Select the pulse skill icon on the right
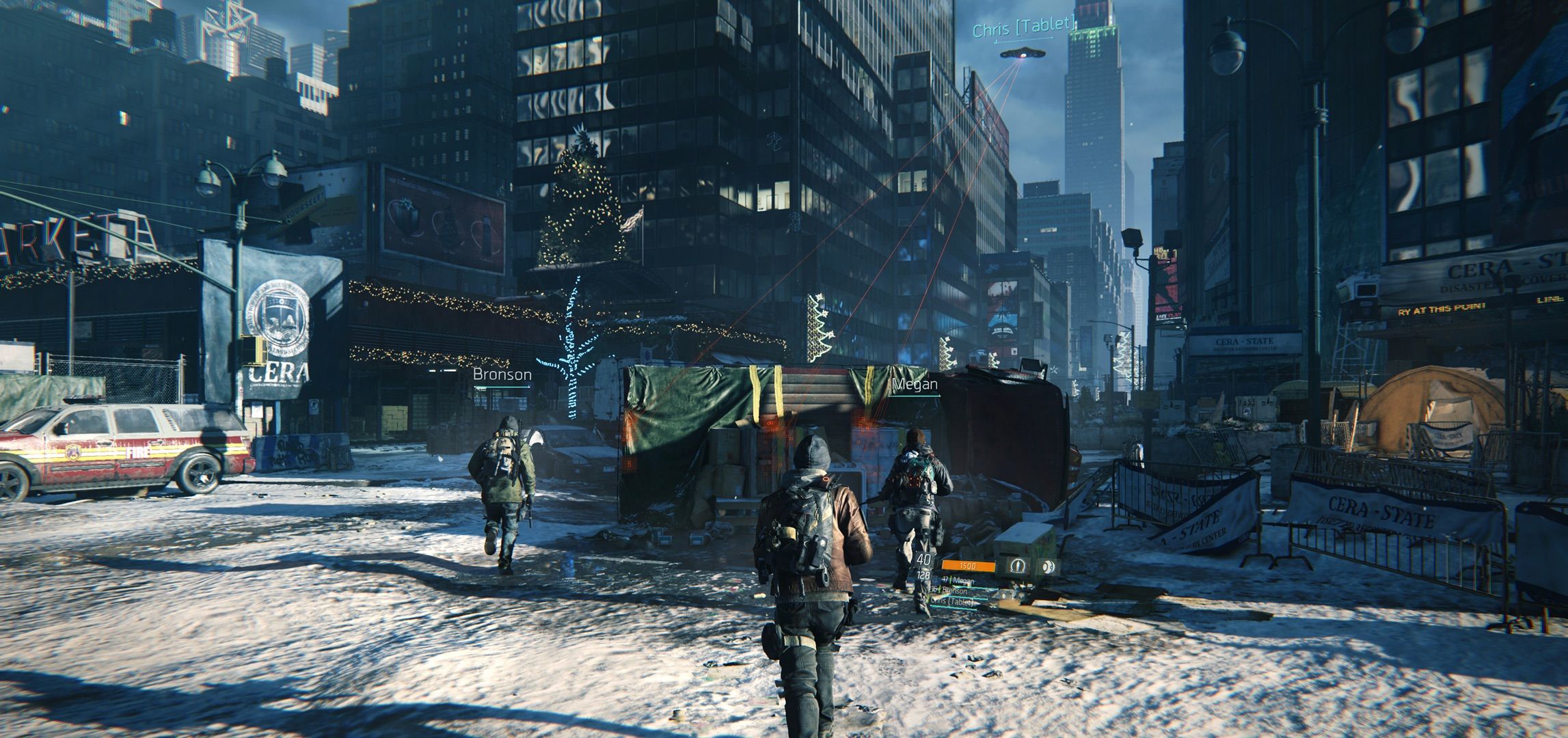This screenshot has width=1568, height=738. tap(1049, 566)
